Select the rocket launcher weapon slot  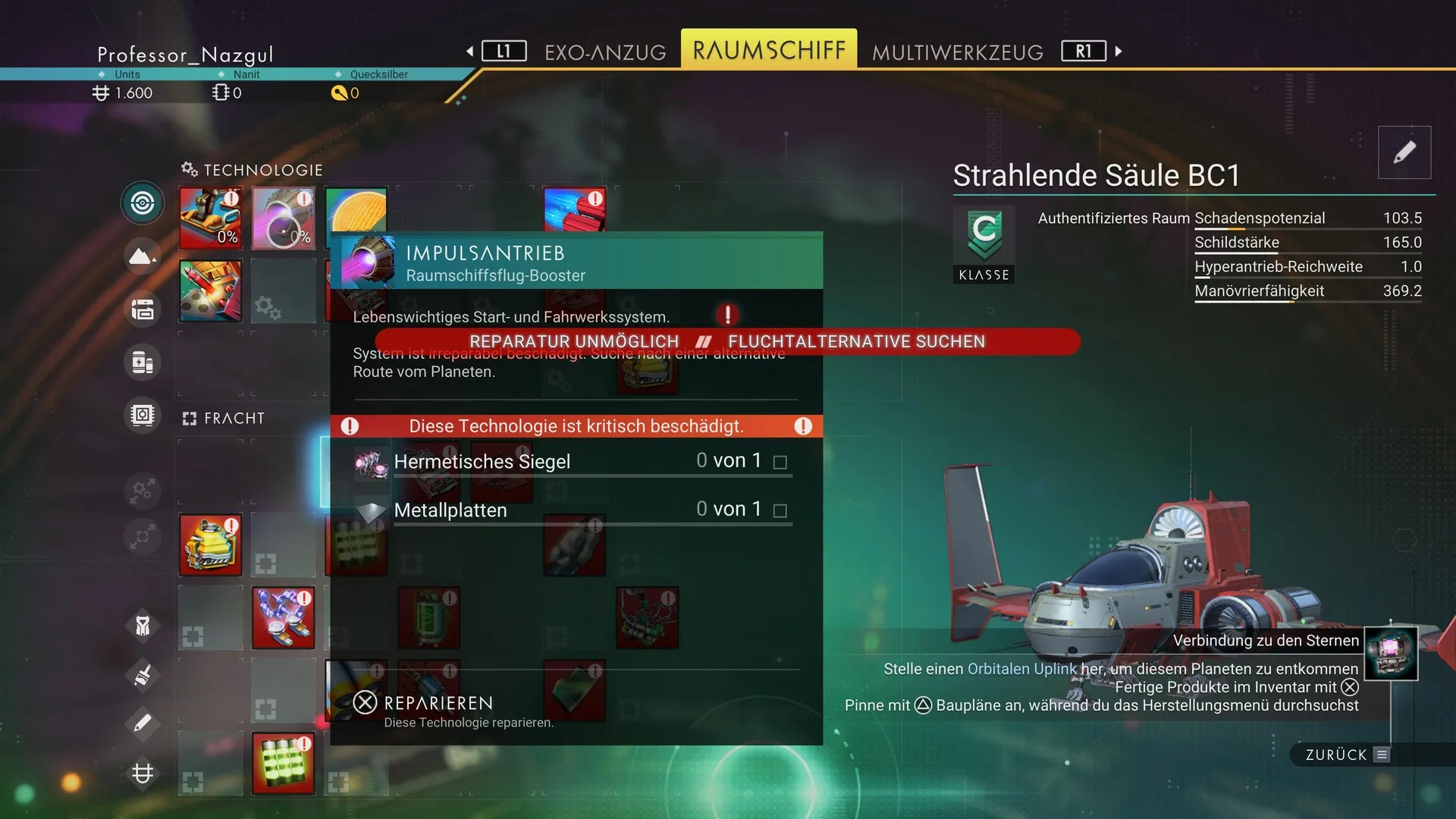[x=210, y=290]
